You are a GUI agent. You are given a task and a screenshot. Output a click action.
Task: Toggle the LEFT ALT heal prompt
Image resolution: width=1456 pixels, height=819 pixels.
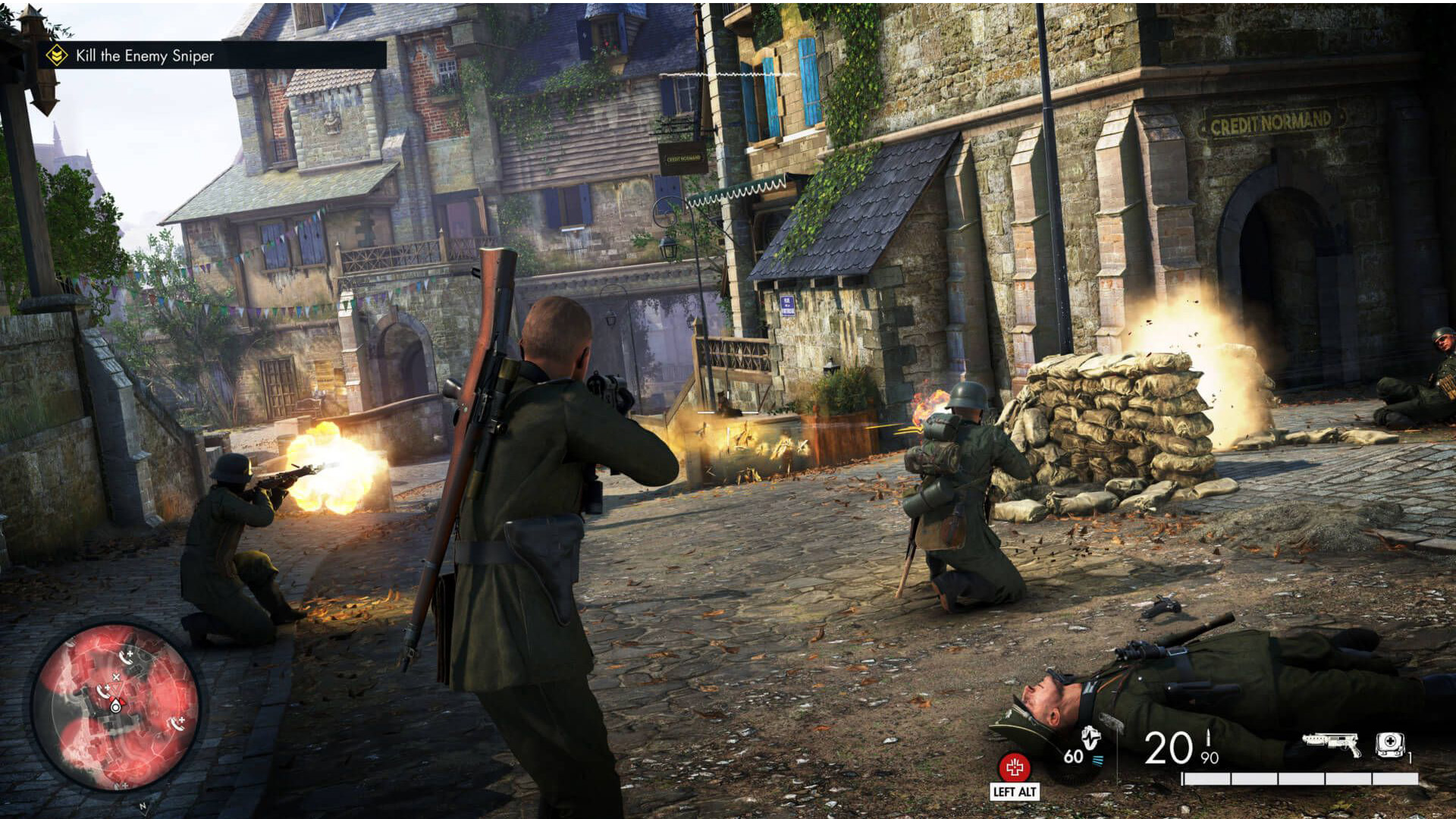[x=1016, y=791]
